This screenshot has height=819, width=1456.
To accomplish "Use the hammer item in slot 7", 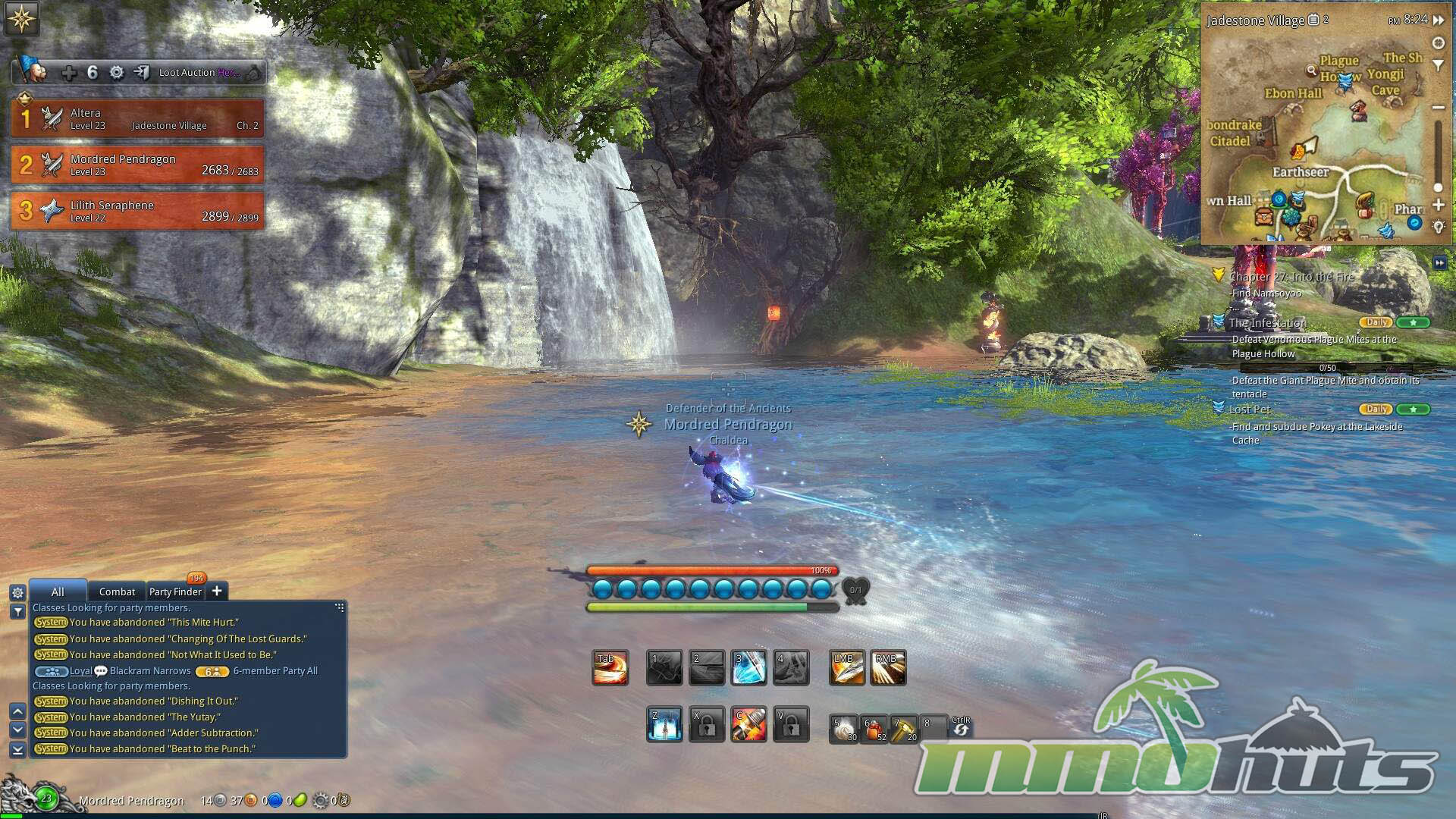I will [903, 729].
